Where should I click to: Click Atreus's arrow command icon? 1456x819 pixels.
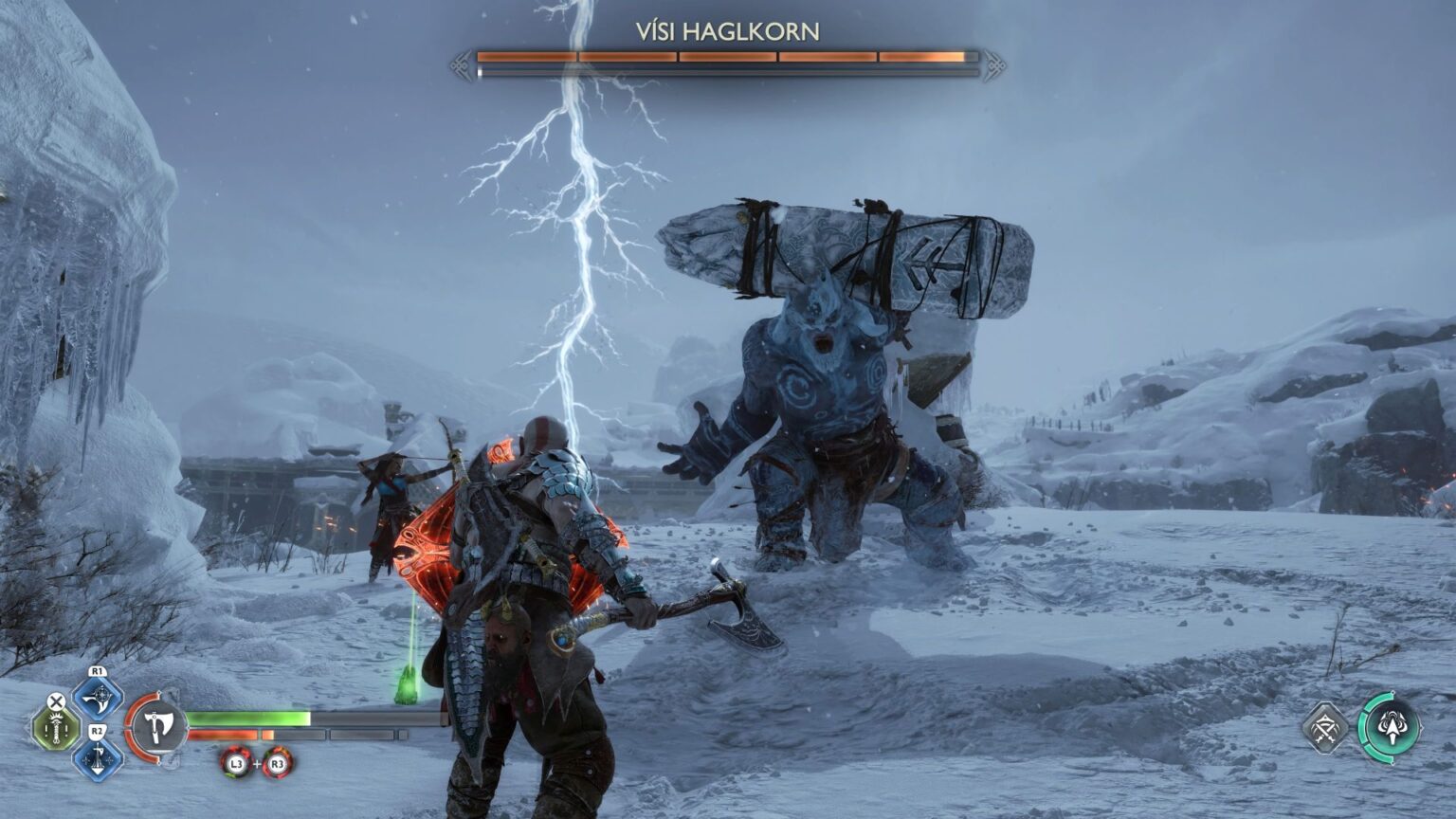coord(1392,728)
